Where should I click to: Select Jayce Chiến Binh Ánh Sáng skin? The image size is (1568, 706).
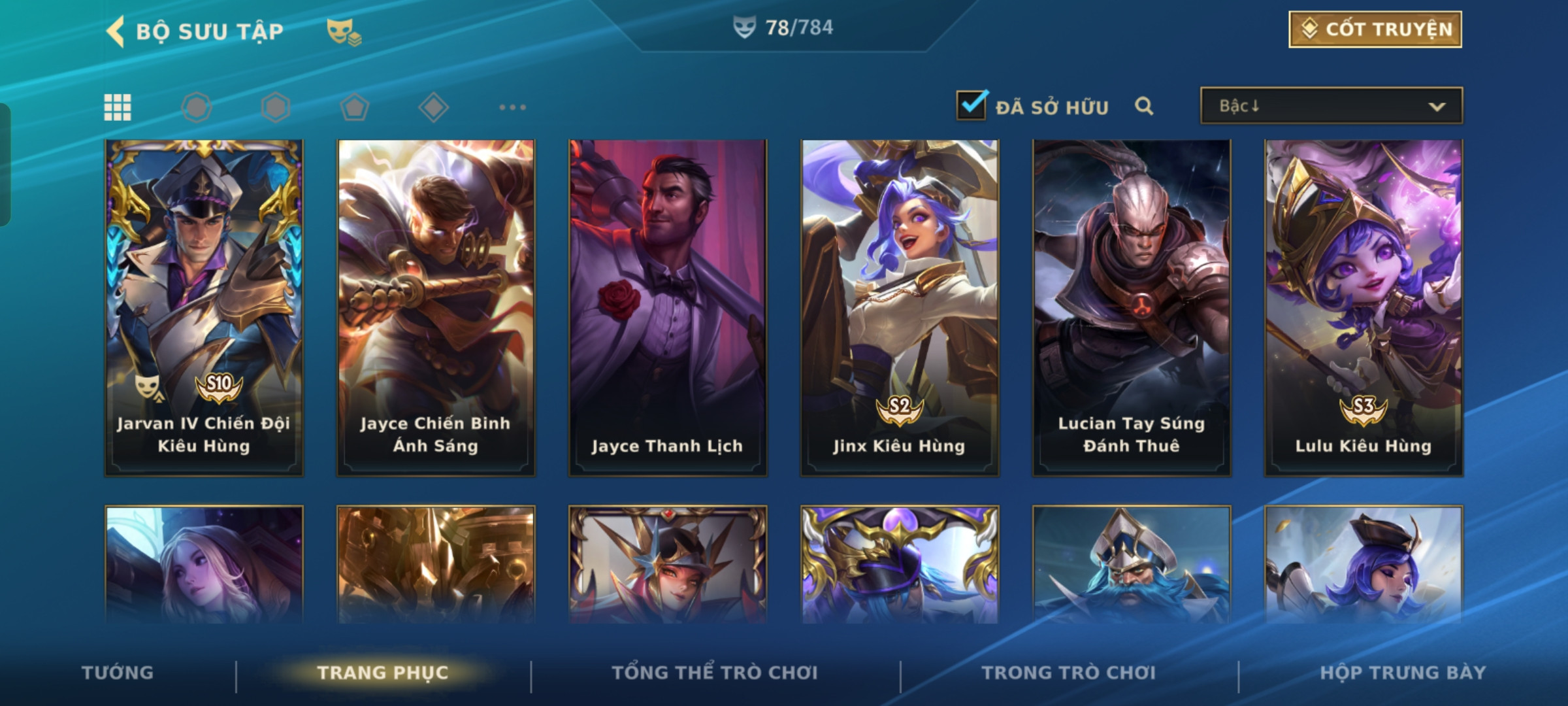[x=436, y=307]
